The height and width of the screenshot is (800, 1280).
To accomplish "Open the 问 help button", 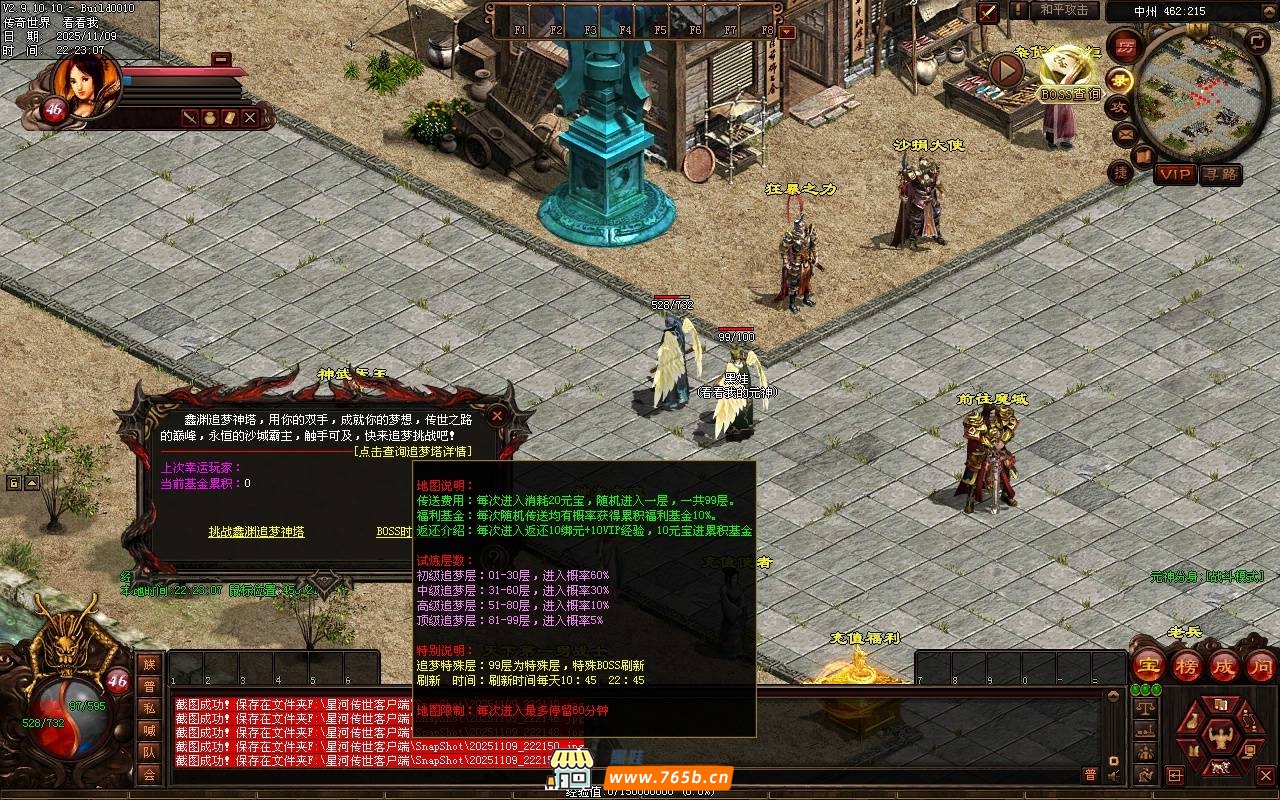I will [x=1260, y=666].
